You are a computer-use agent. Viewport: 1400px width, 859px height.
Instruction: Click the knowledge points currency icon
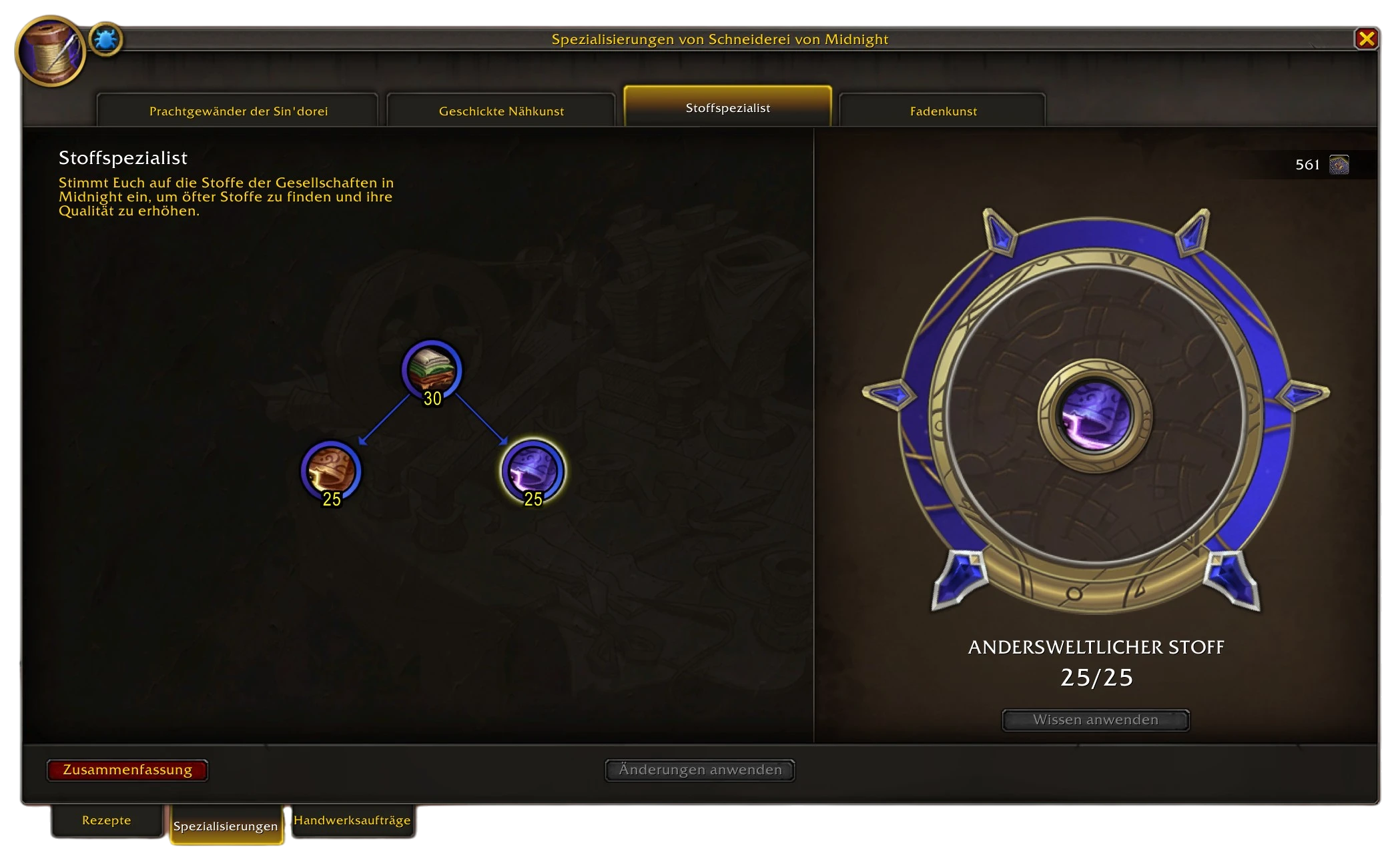click(1339, 165)
